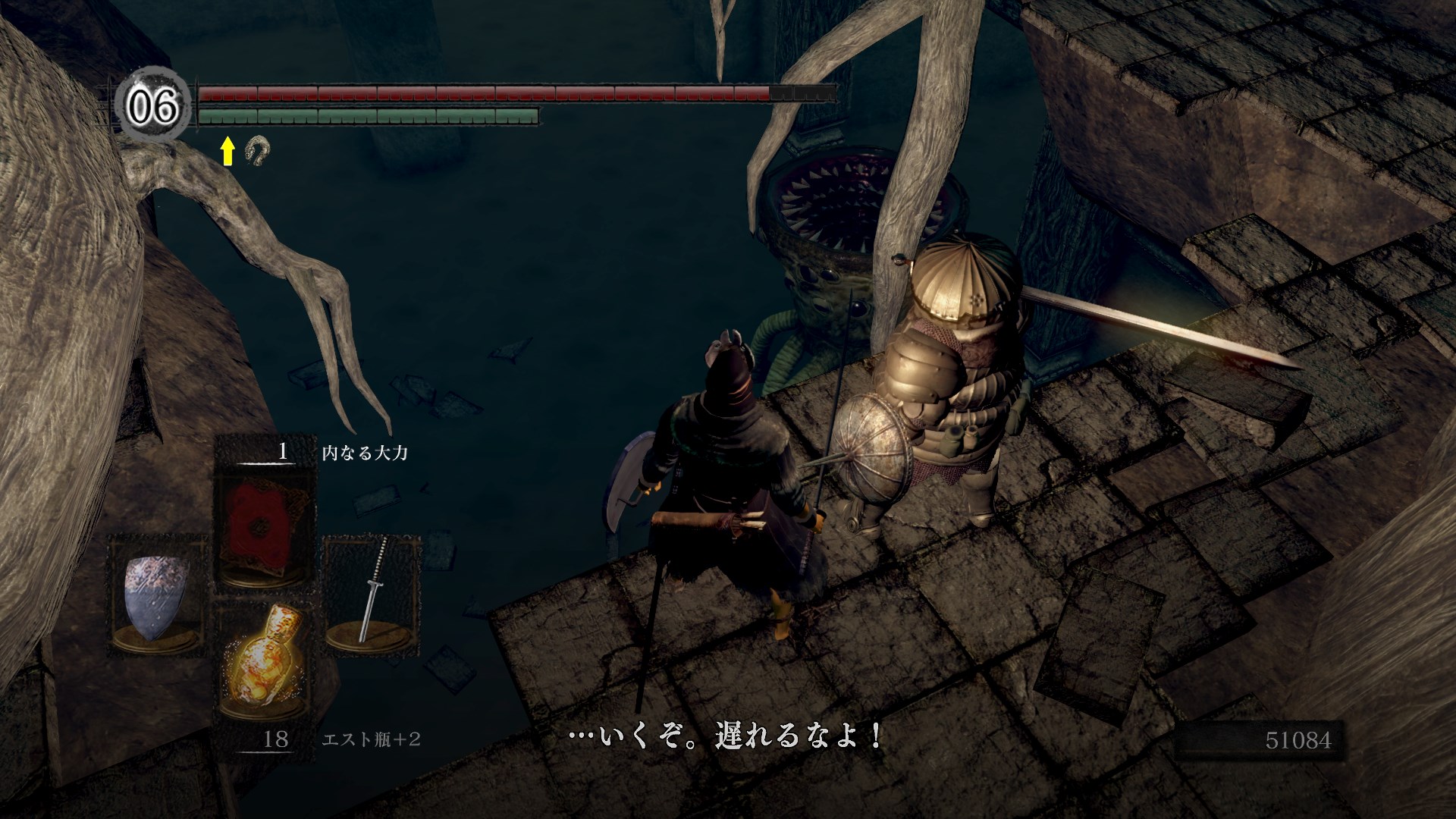The image size is (1456, 819).
Task: Choose the left-hand shield slot
Action: pyautogui.click(x=158, y=595)
